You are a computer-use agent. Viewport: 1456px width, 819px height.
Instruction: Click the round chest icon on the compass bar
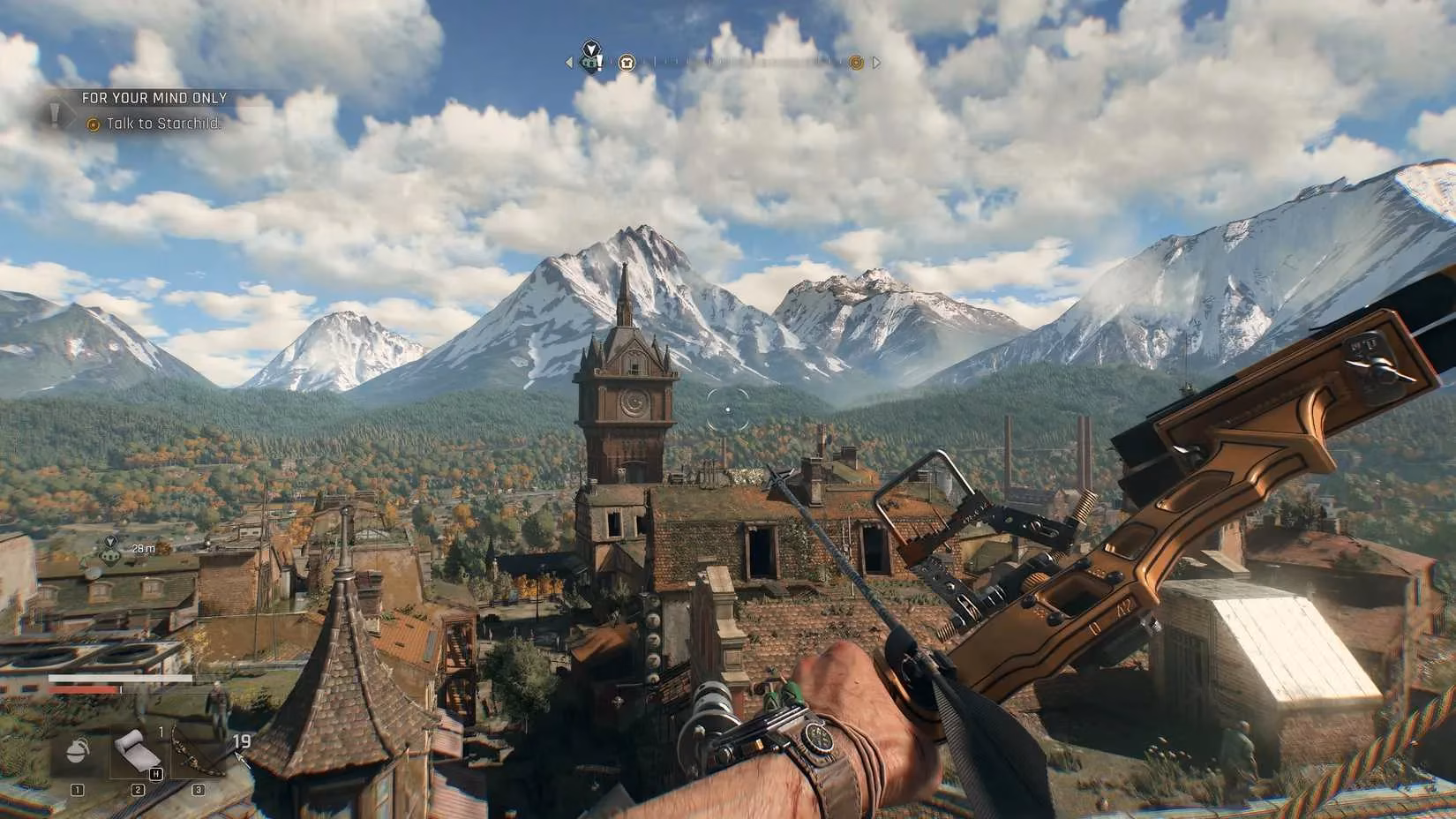tap(626, 63)
